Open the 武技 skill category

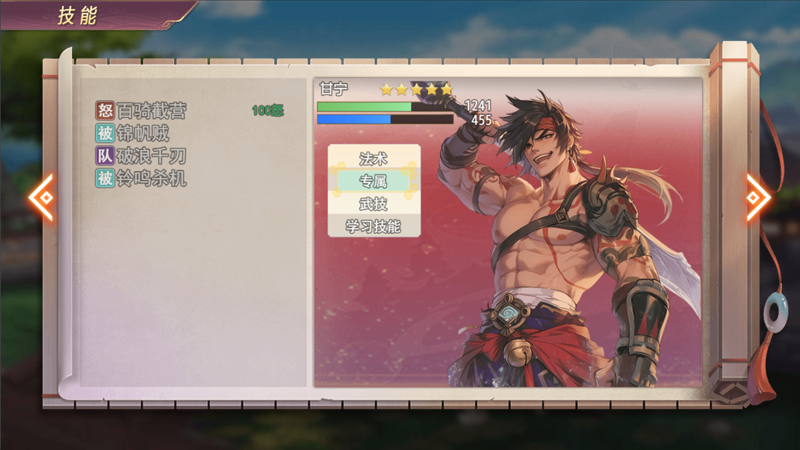(x=373, y=204)
